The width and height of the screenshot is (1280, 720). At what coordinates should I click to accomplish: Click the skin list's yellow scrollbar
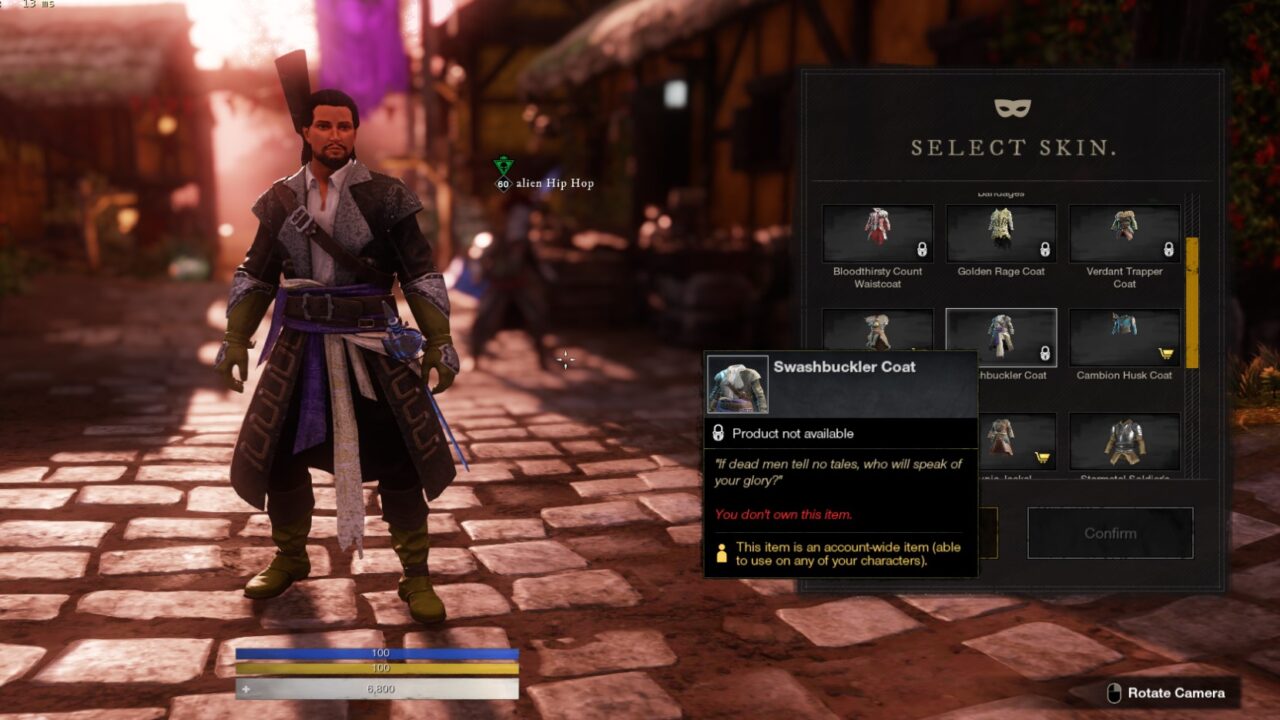point(1191,302)
